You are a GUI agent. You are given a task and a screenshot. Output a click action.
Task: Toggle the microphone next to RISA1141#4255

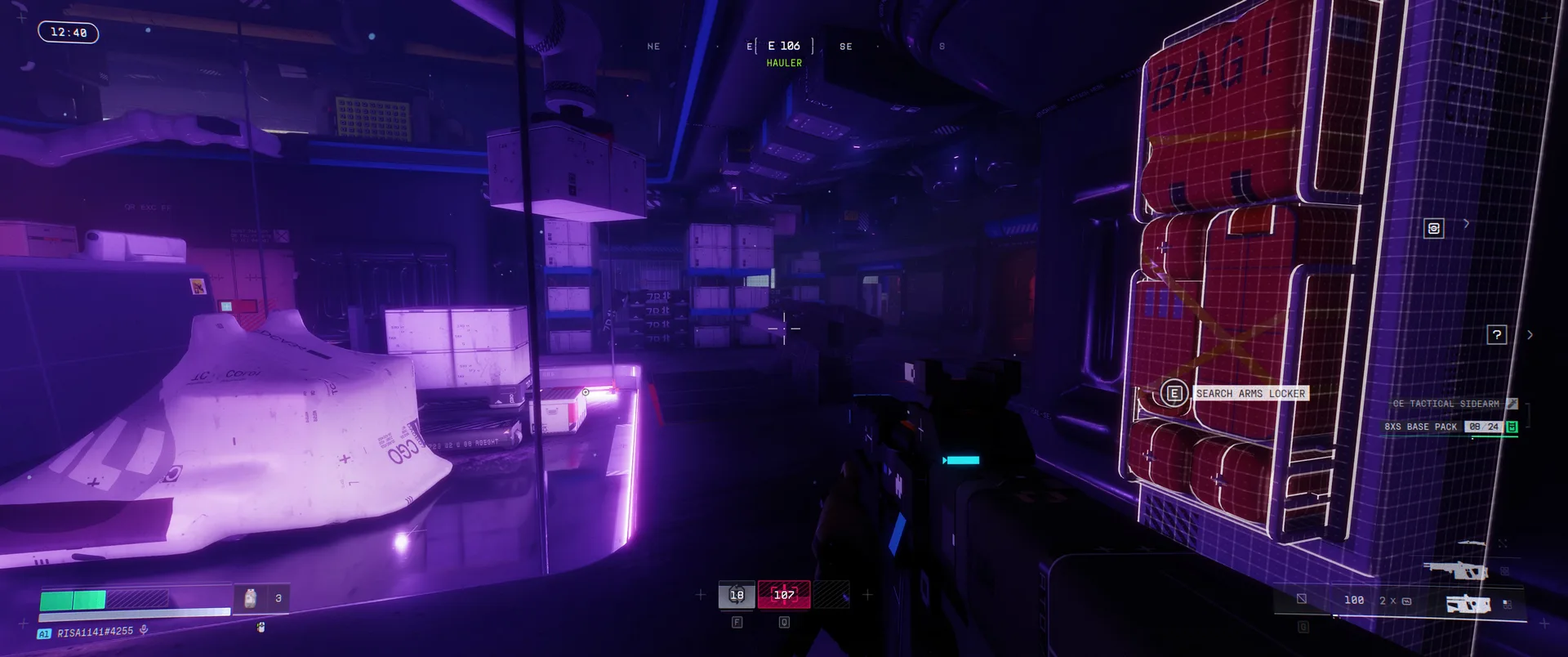[x=144, y=630]
